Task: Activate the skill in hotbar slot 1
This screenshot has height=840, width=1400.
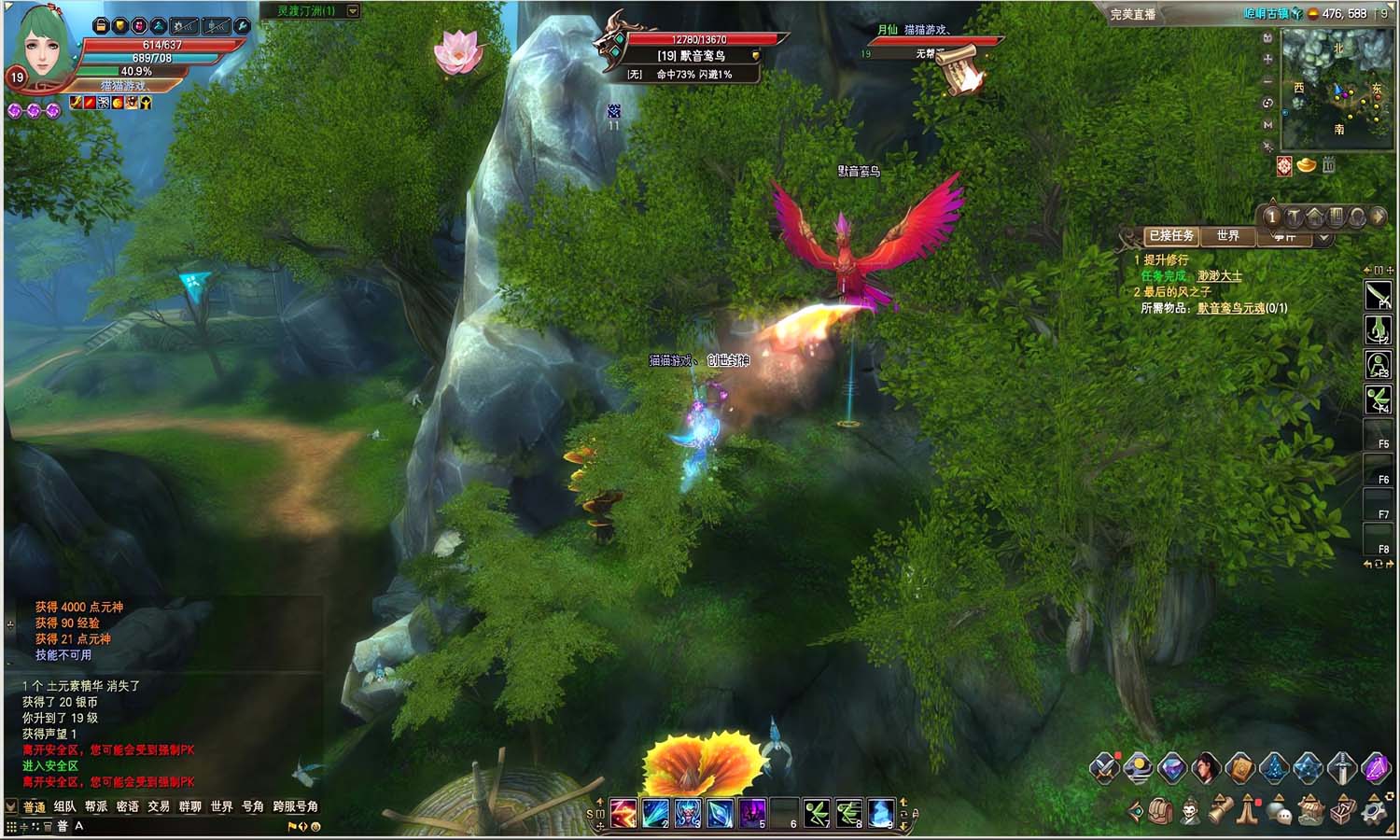Action: [x=623, y=813]
